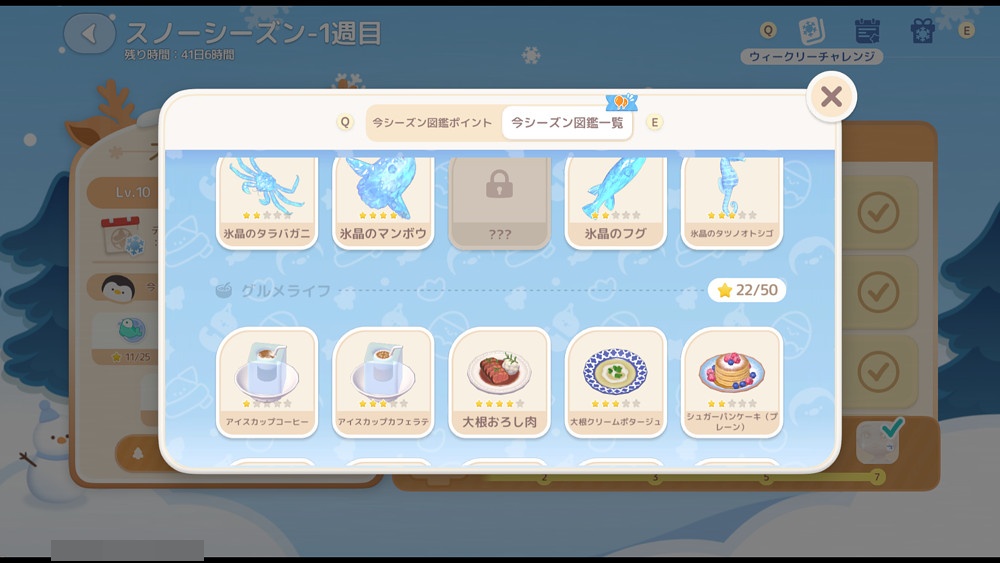This screenshot has height=563, width=1000.
Task: Open the シュガーパンケーキ (プレーン) card
Action: click(732, 382)
